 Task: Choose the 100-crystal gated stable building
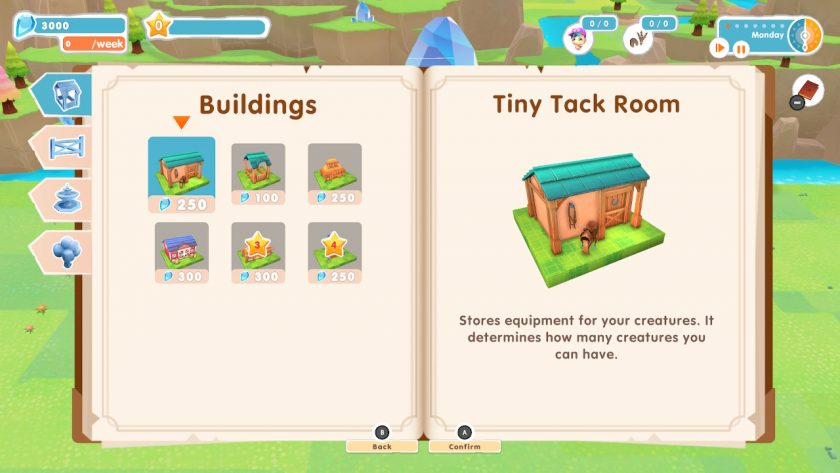(258, 175)
